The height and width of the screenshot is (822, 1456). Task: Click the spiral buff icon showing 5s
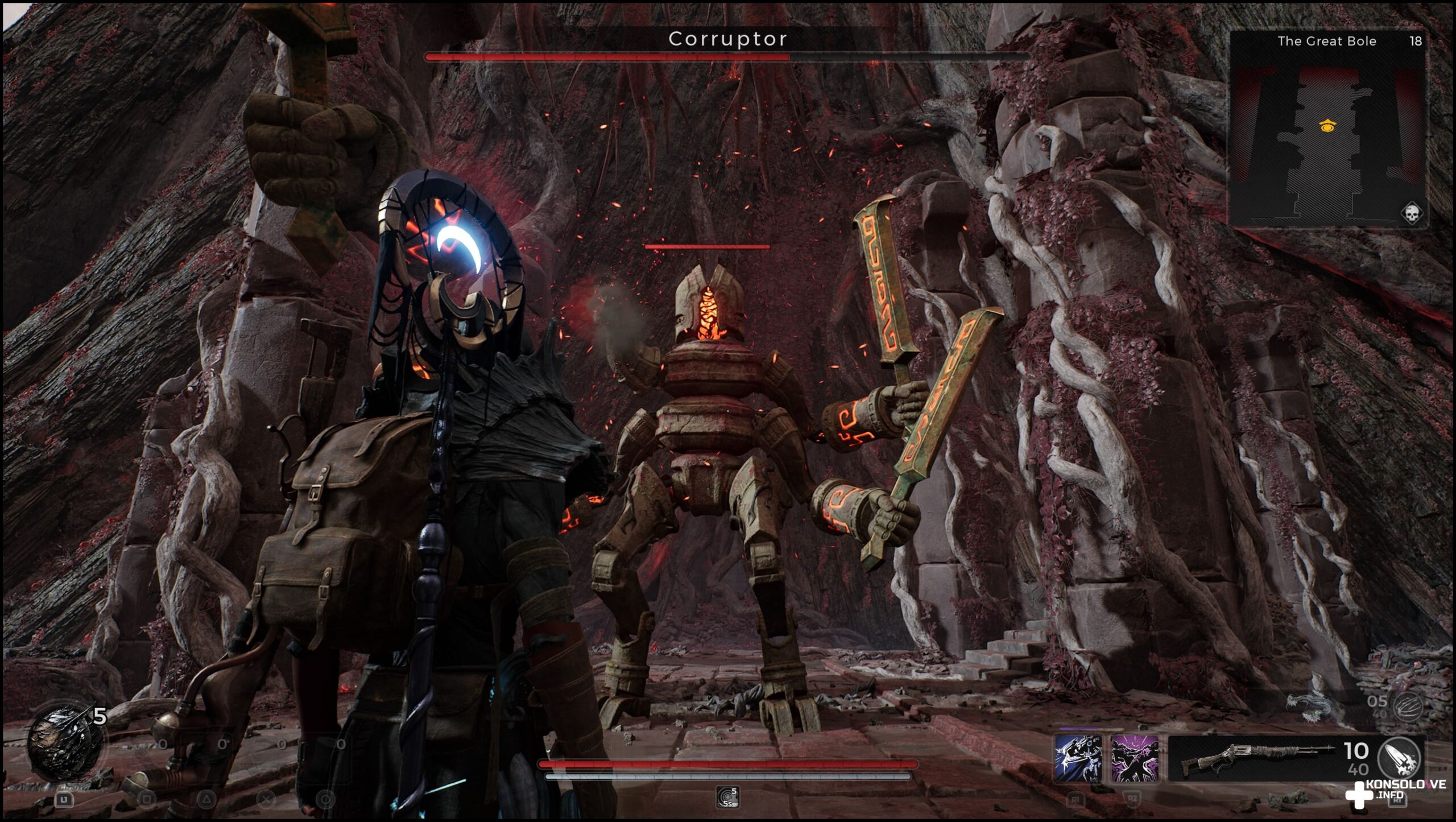pos(727,797)
